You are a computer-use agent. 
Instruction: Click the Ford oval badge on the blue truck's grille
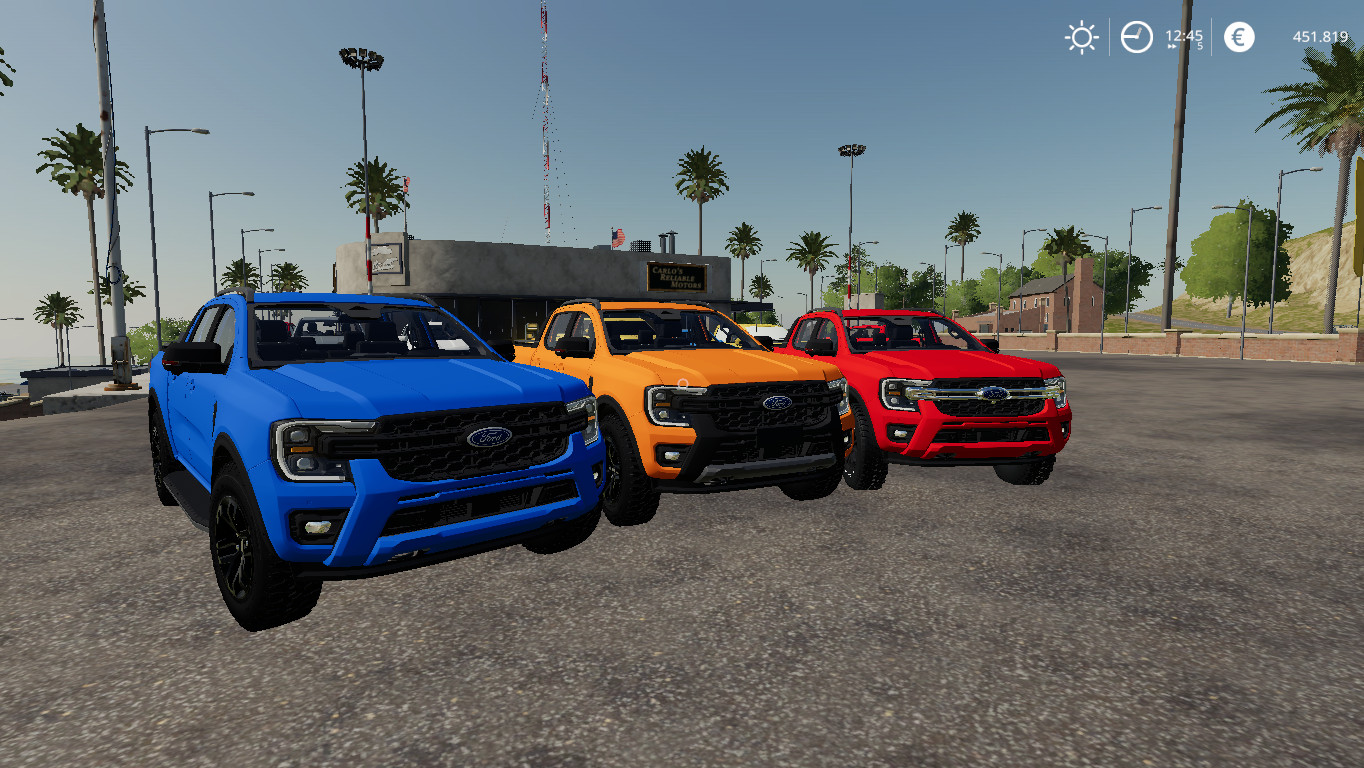487,436
